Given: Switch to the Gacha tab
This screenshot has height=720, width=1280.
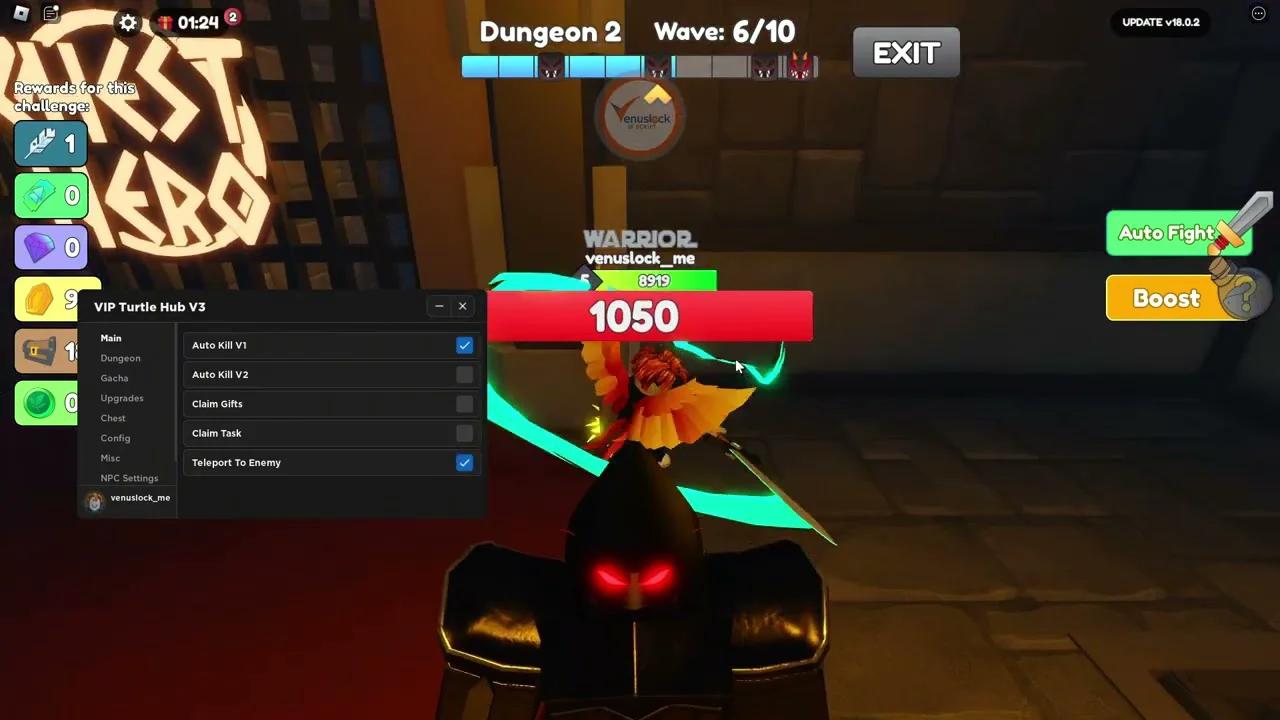Looking at the screenshot, I should click(114, 378).
